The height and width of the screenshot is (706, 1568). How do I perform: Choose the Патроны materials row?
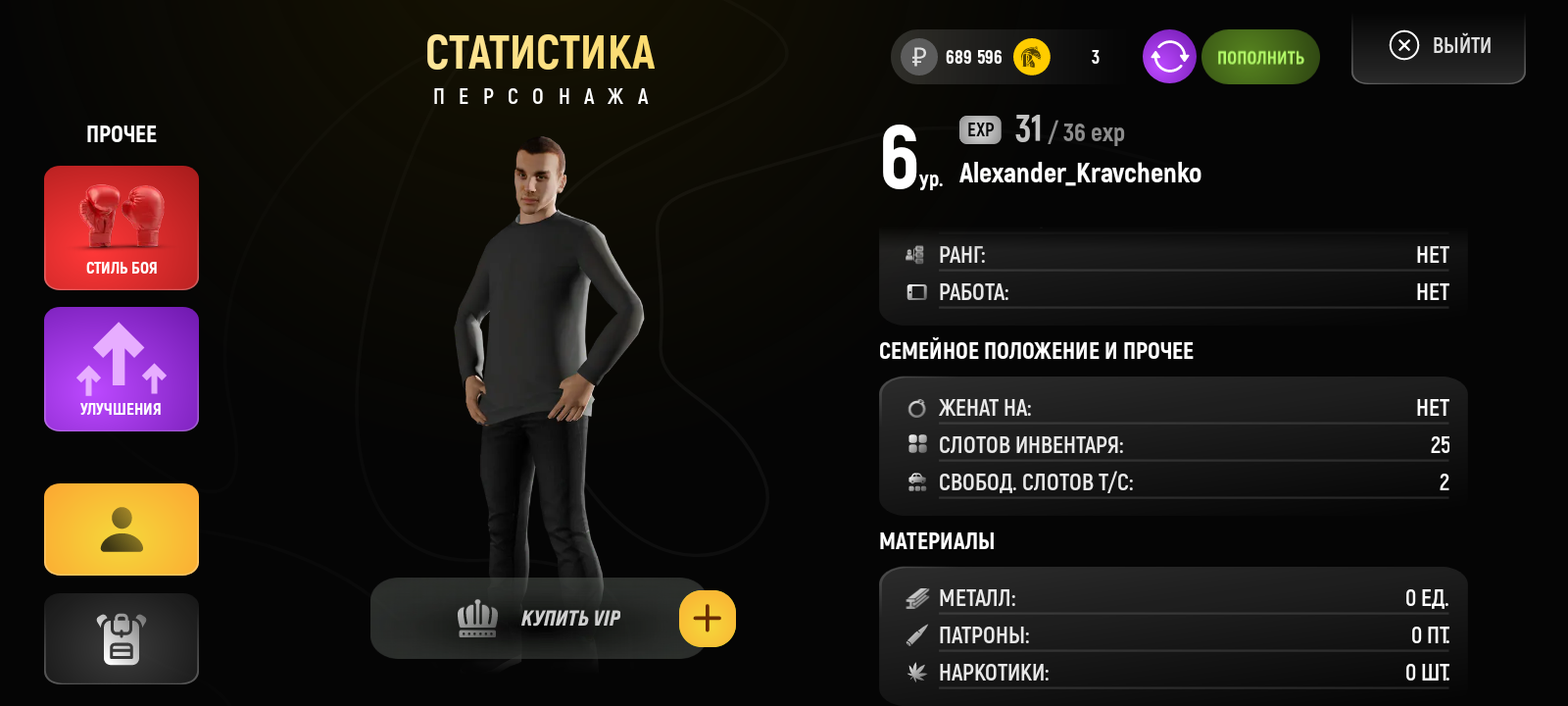point(1176,635)
